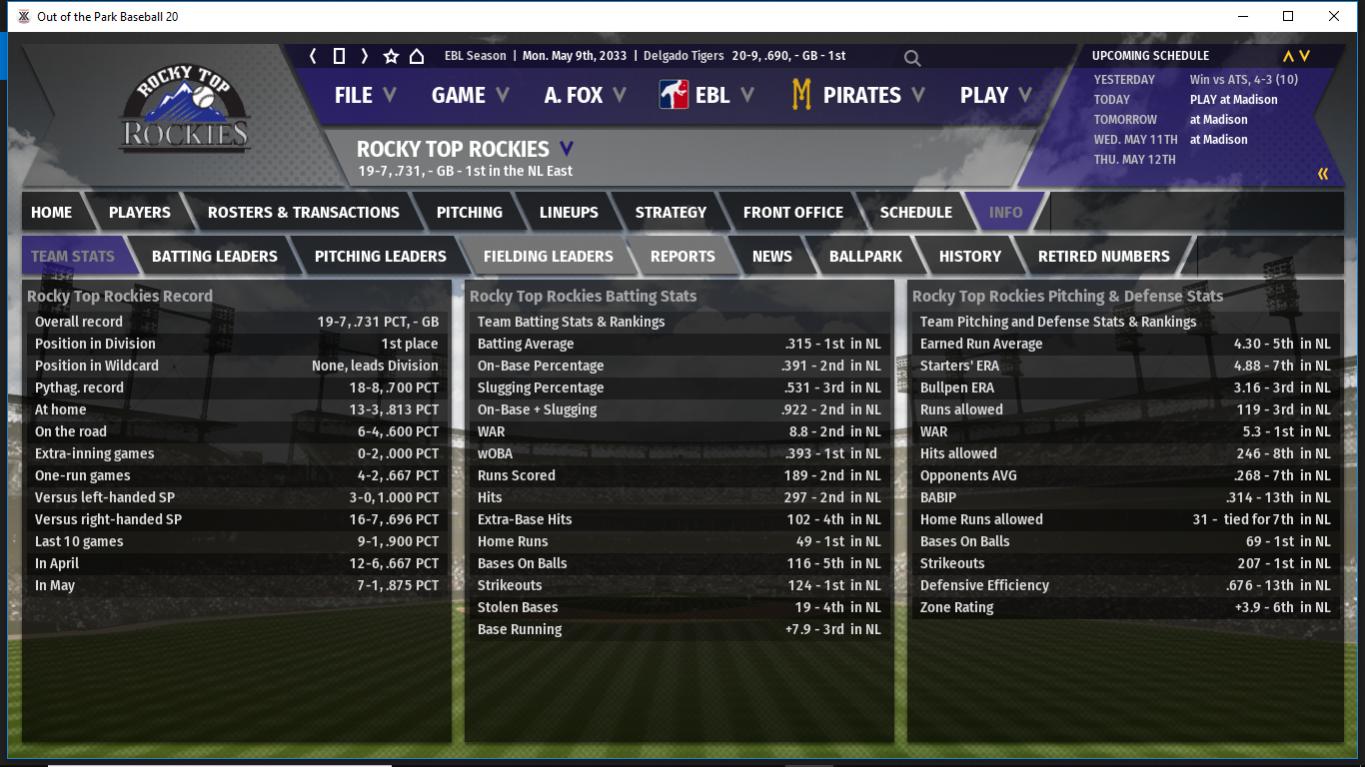Switch to BATTING LEADERS subtab
Image resolution: width=1365 pixels, height=767 pixels.
[x=214, y=256]
